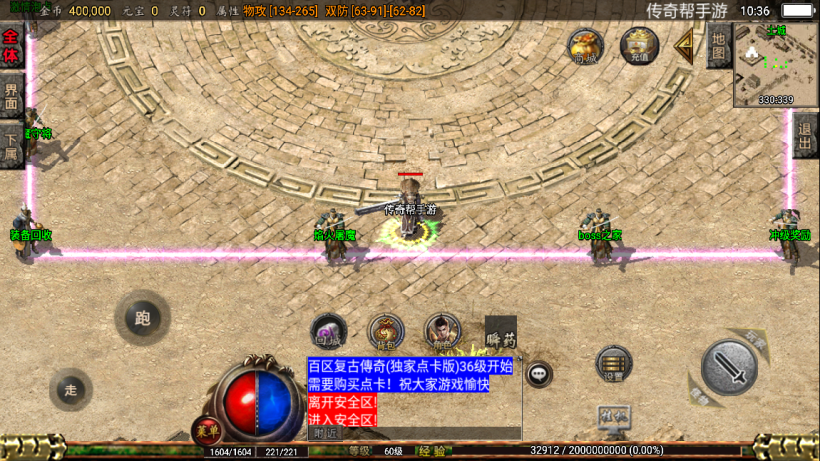820x461 pixels.
Task: Select the 界面 tab
Action: coord(11,97)
